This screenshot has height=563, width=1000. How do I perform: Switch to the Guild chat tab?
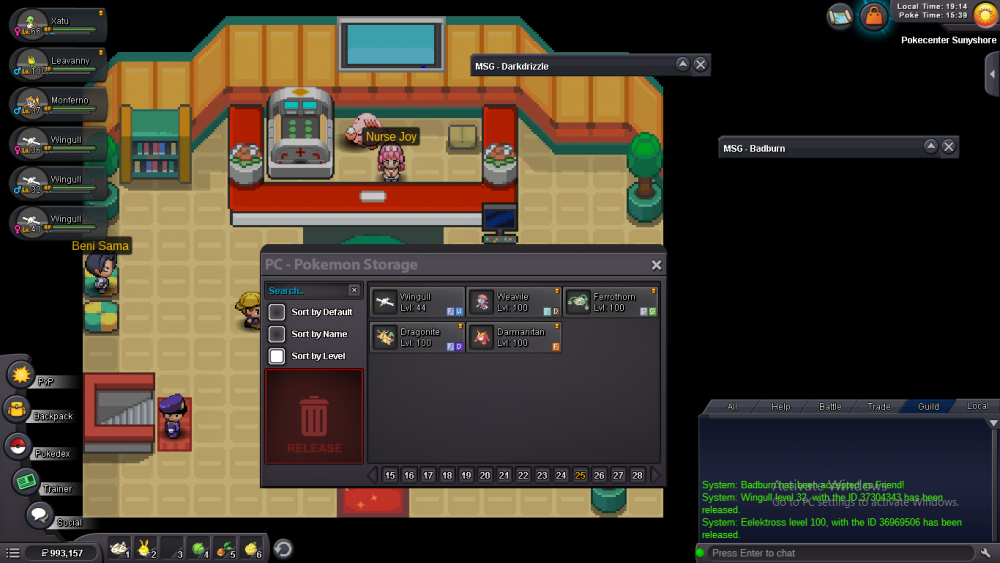928,407
